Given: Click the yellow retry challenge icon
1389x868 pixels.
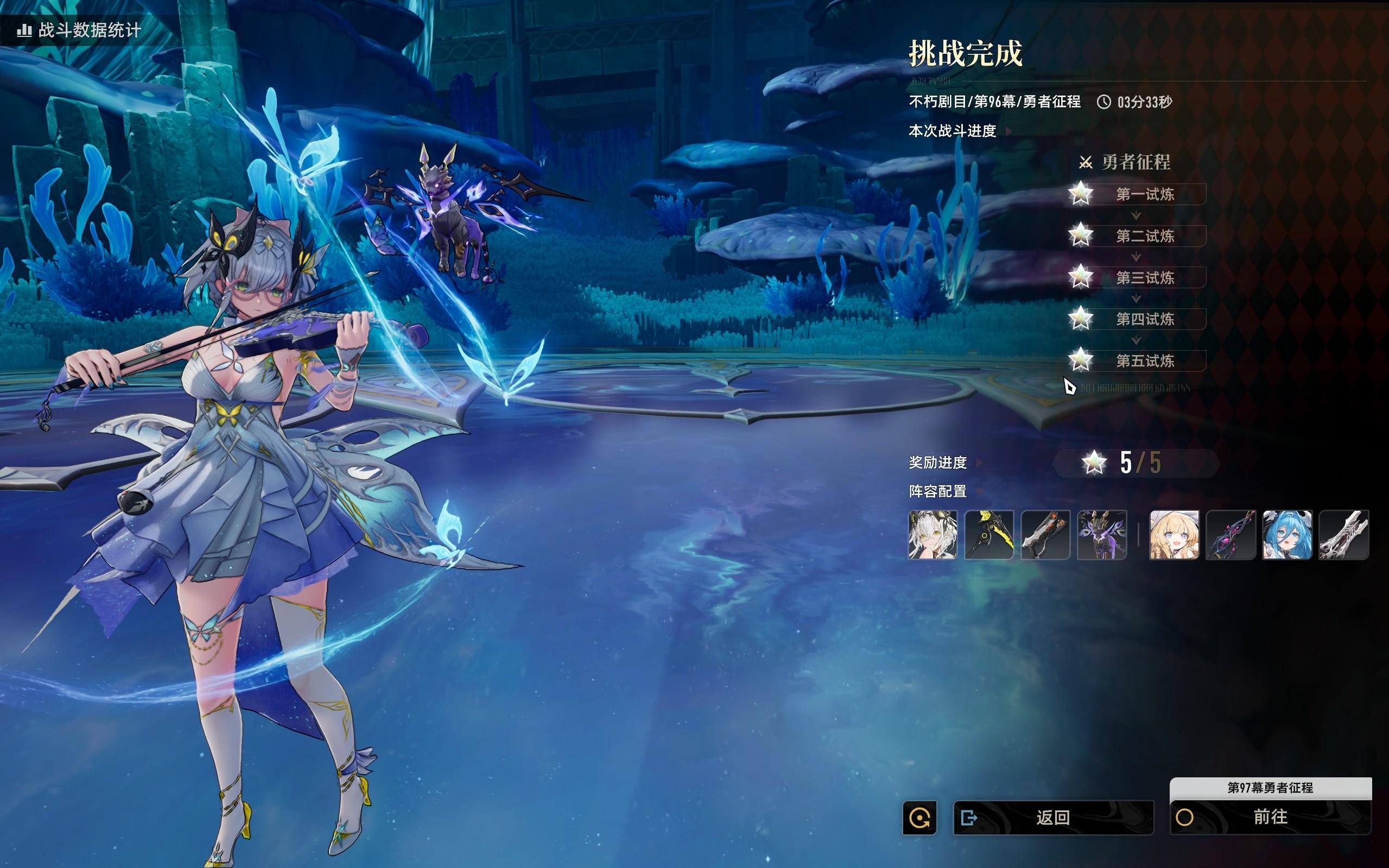Looking at the screenshot, I should pos(919,818).
